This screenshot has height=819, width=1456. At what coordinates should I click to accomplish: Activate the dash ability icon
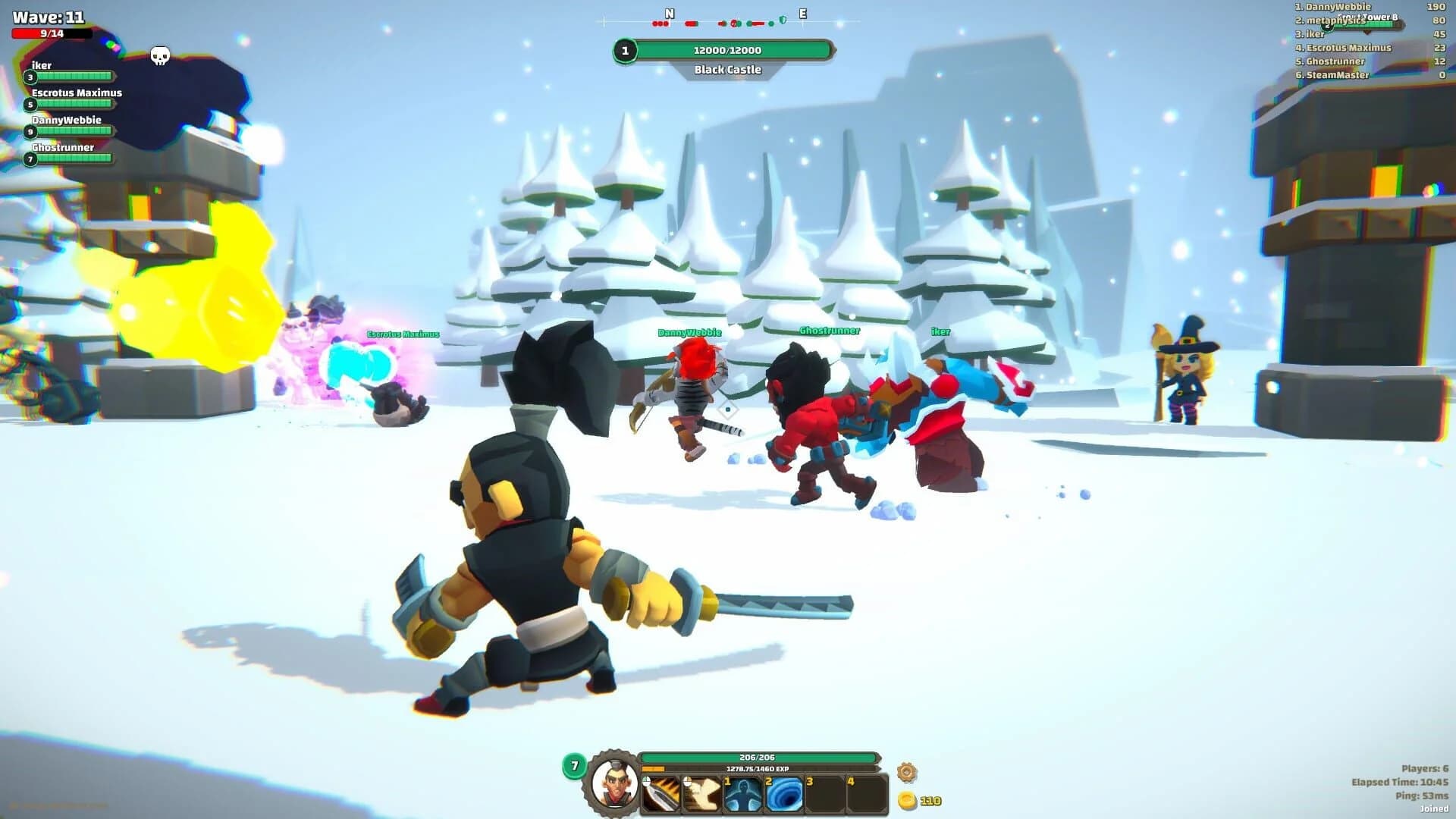tap(701, 792)
